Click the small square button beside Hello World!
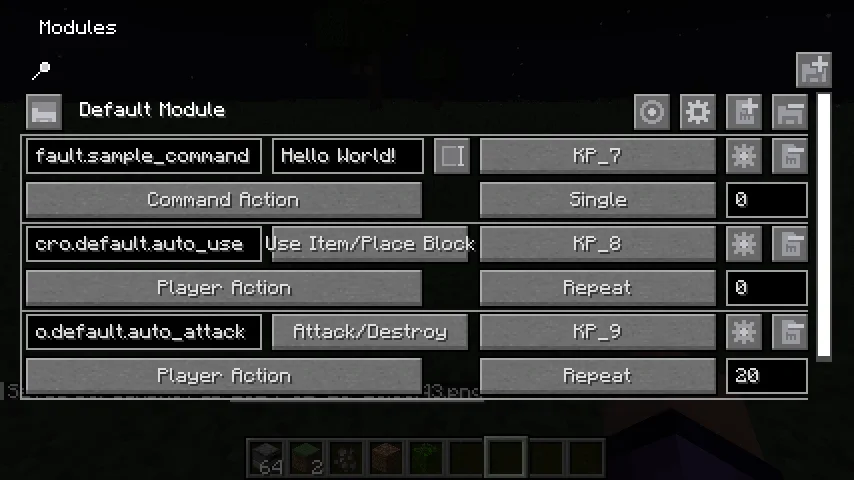This screenshot has height=480, width=854. tap(452, 156)
